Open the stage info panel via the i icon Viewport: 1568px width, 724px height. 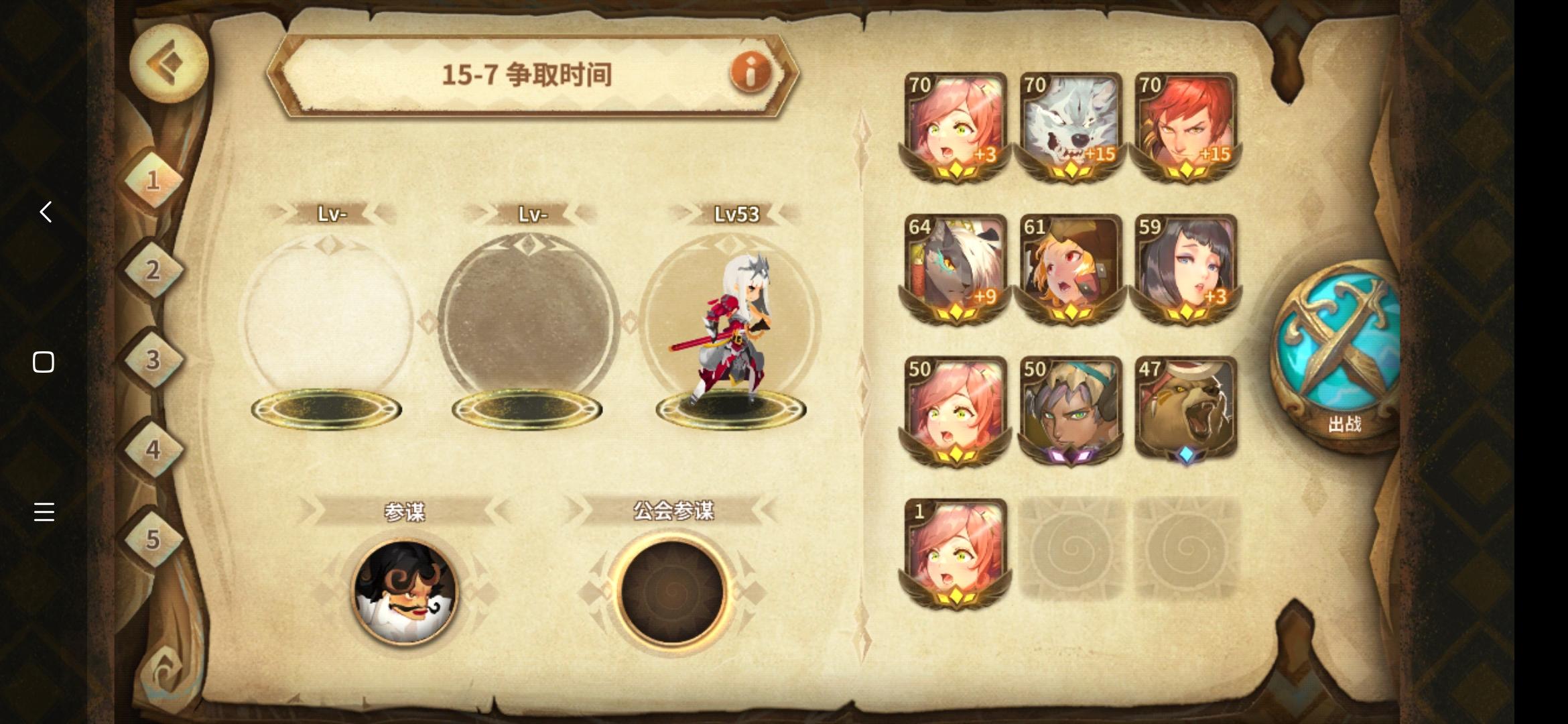click(750, 74)
